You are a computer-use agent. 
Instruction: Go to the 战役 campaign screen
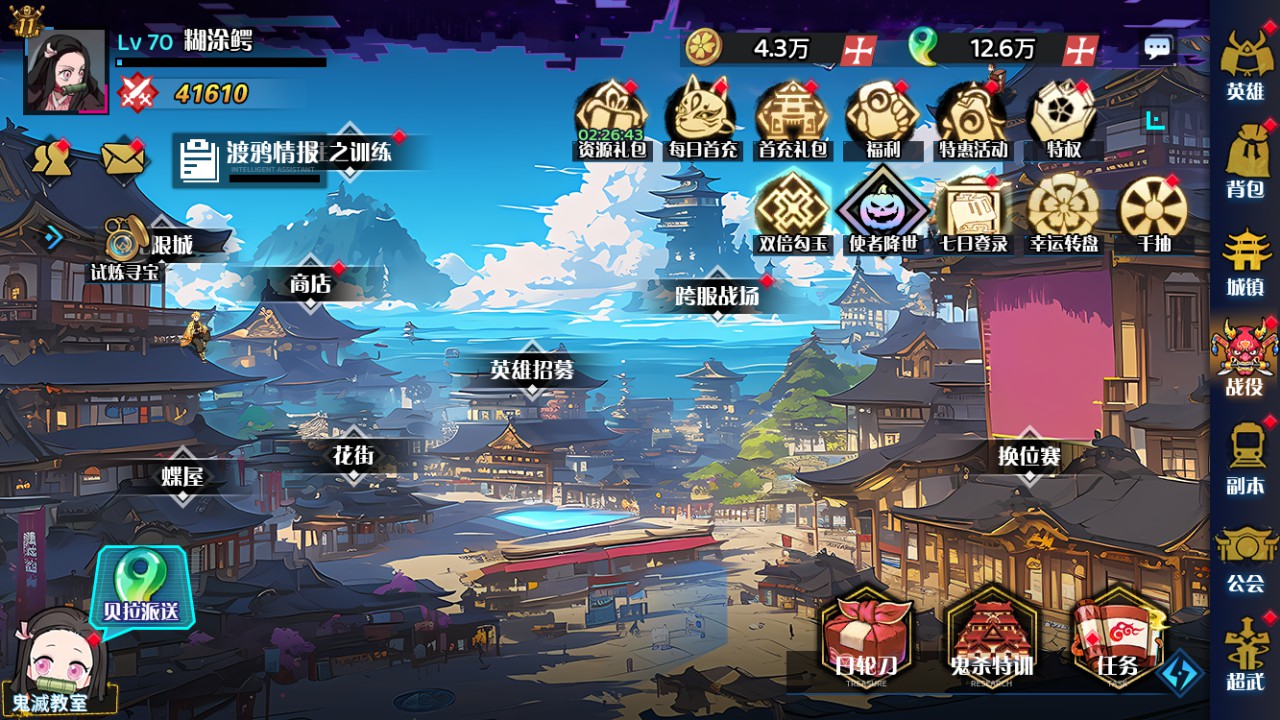point(1245,358)
